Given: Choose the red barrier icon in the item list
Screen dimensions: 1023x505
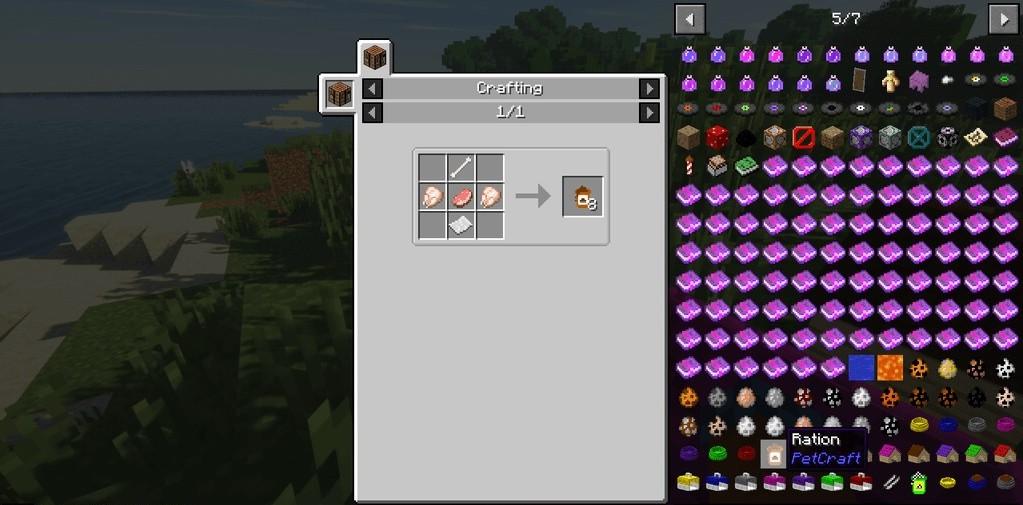Looking at the screenshot, I should (x=804, y=138).
